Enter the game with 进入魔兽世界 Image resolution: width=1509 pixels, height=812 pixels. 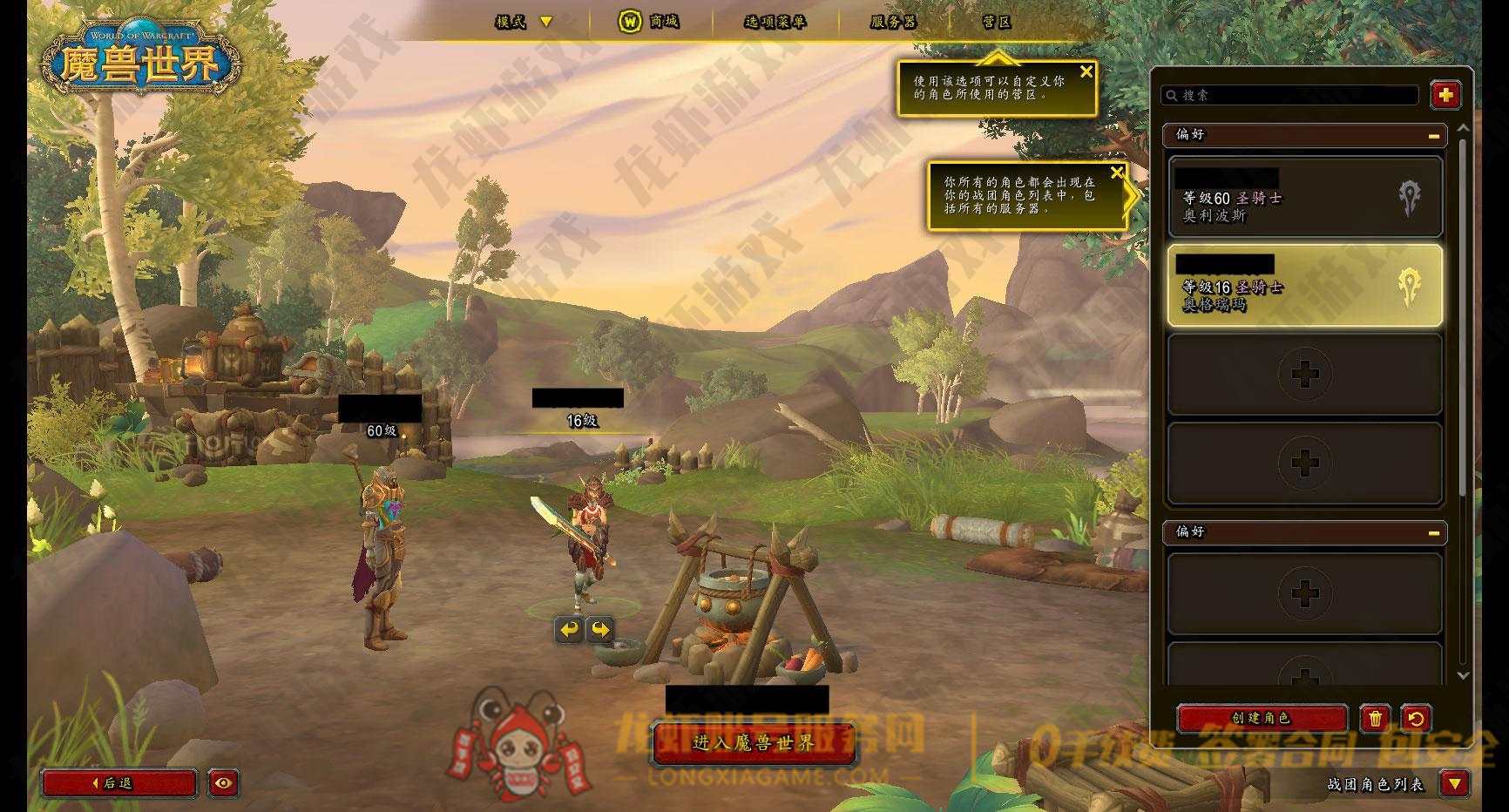coord(754,743)
